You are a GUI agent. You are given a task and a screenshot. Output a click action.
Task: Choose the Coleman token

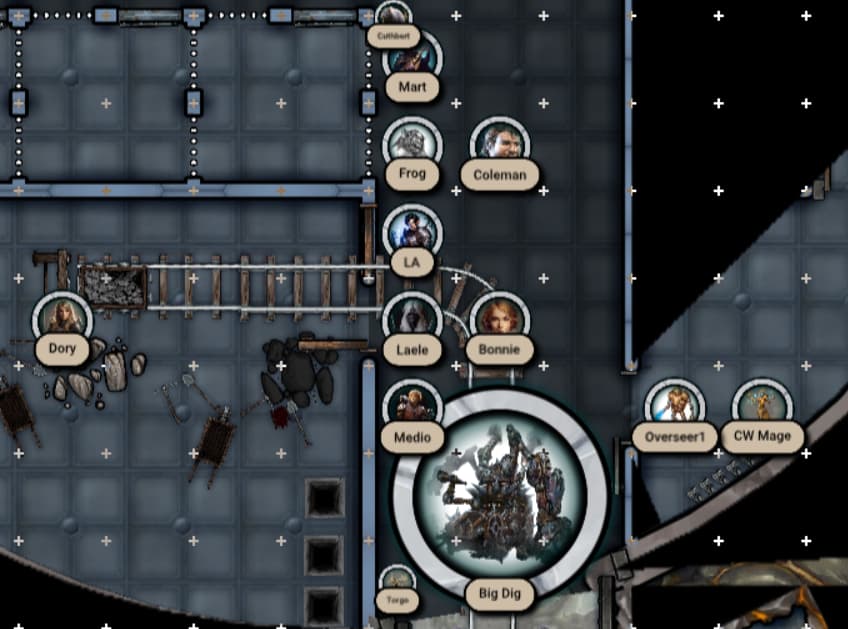click(x=499, y=146)
